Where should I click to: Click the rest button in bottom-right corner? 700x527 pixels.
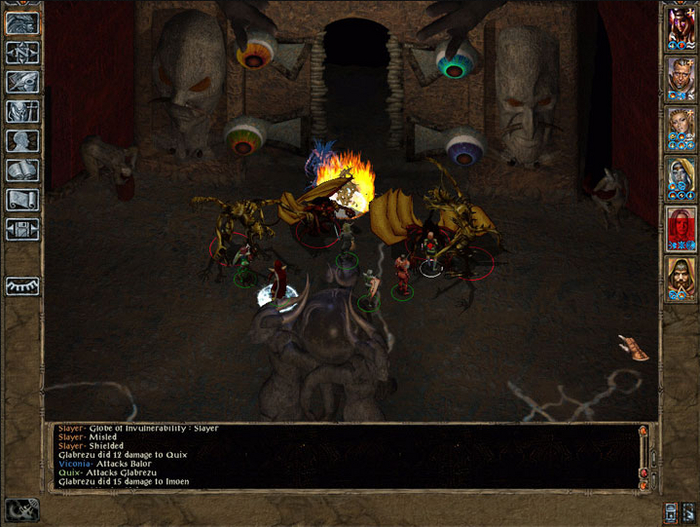tap(686, 508)
